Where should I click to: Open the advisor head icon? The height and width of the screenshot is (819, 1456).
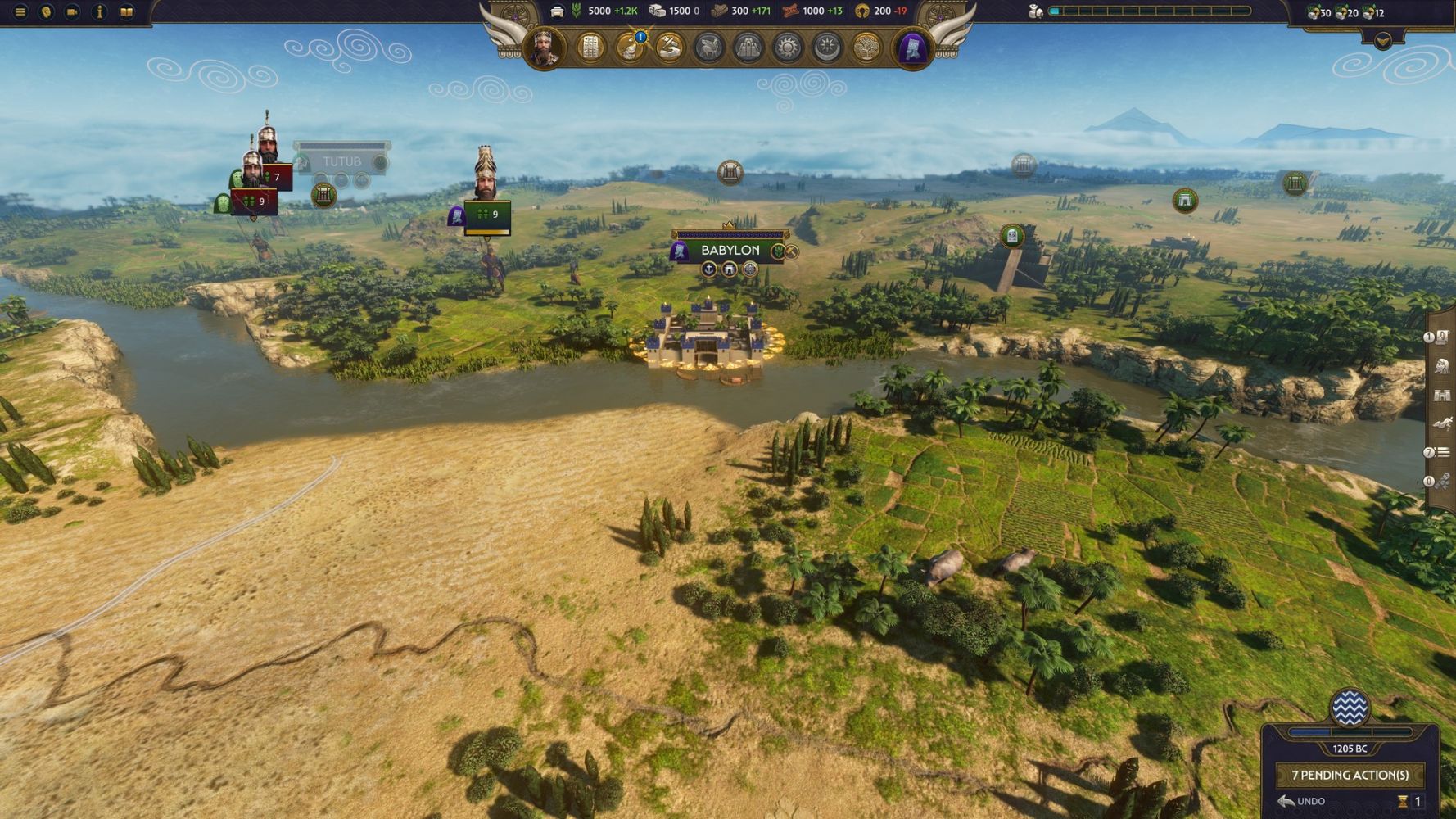(47, 12)
